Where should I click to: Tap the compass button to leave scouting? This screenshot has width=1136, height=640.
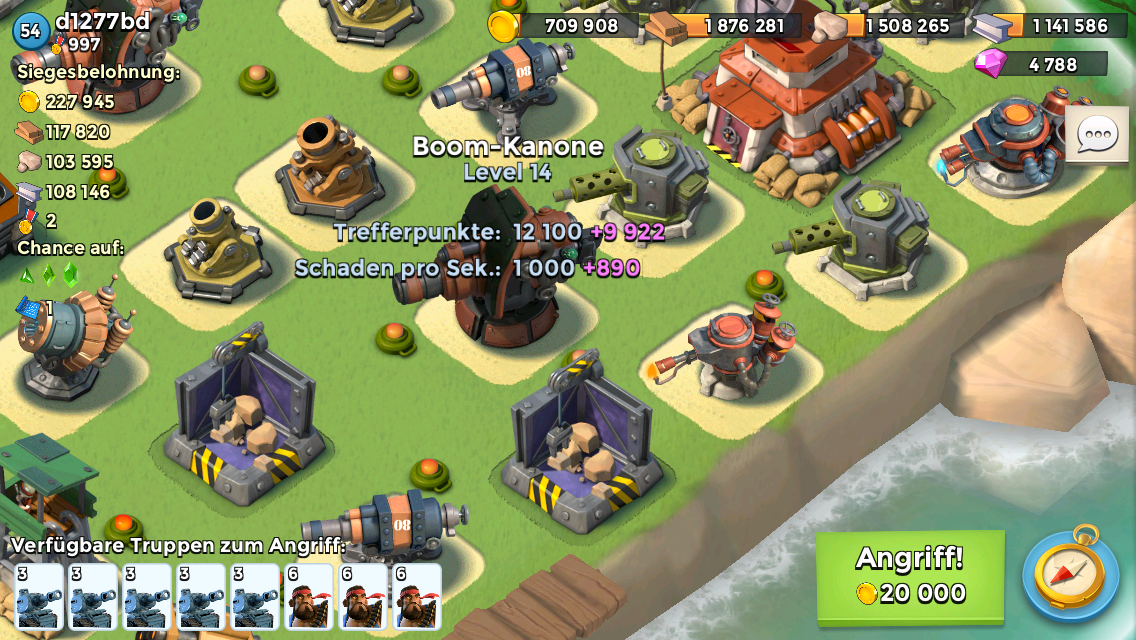click(1069, 573)
